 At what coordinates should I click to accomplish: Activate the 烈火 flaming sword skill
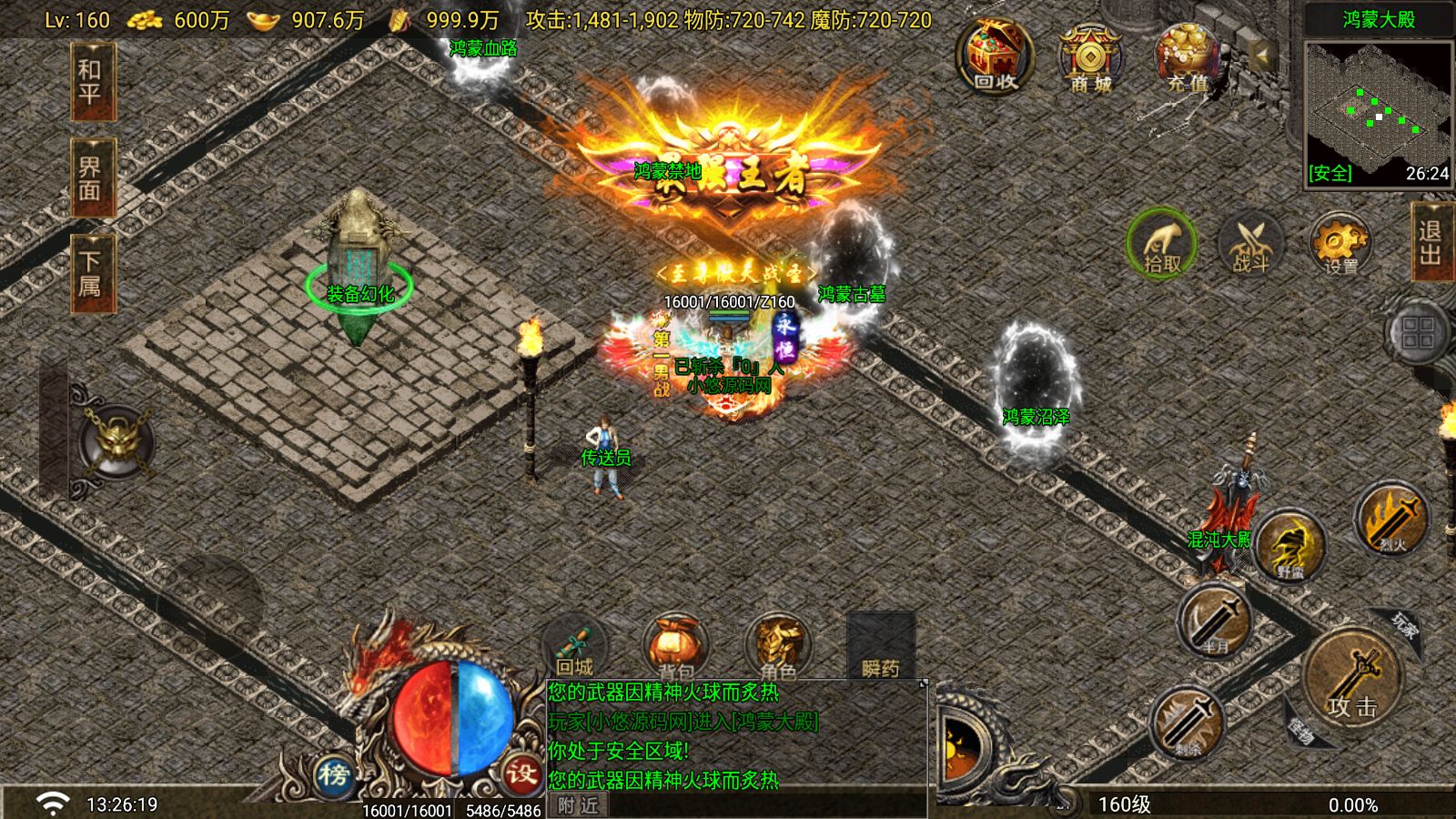tap(1390, 519)
